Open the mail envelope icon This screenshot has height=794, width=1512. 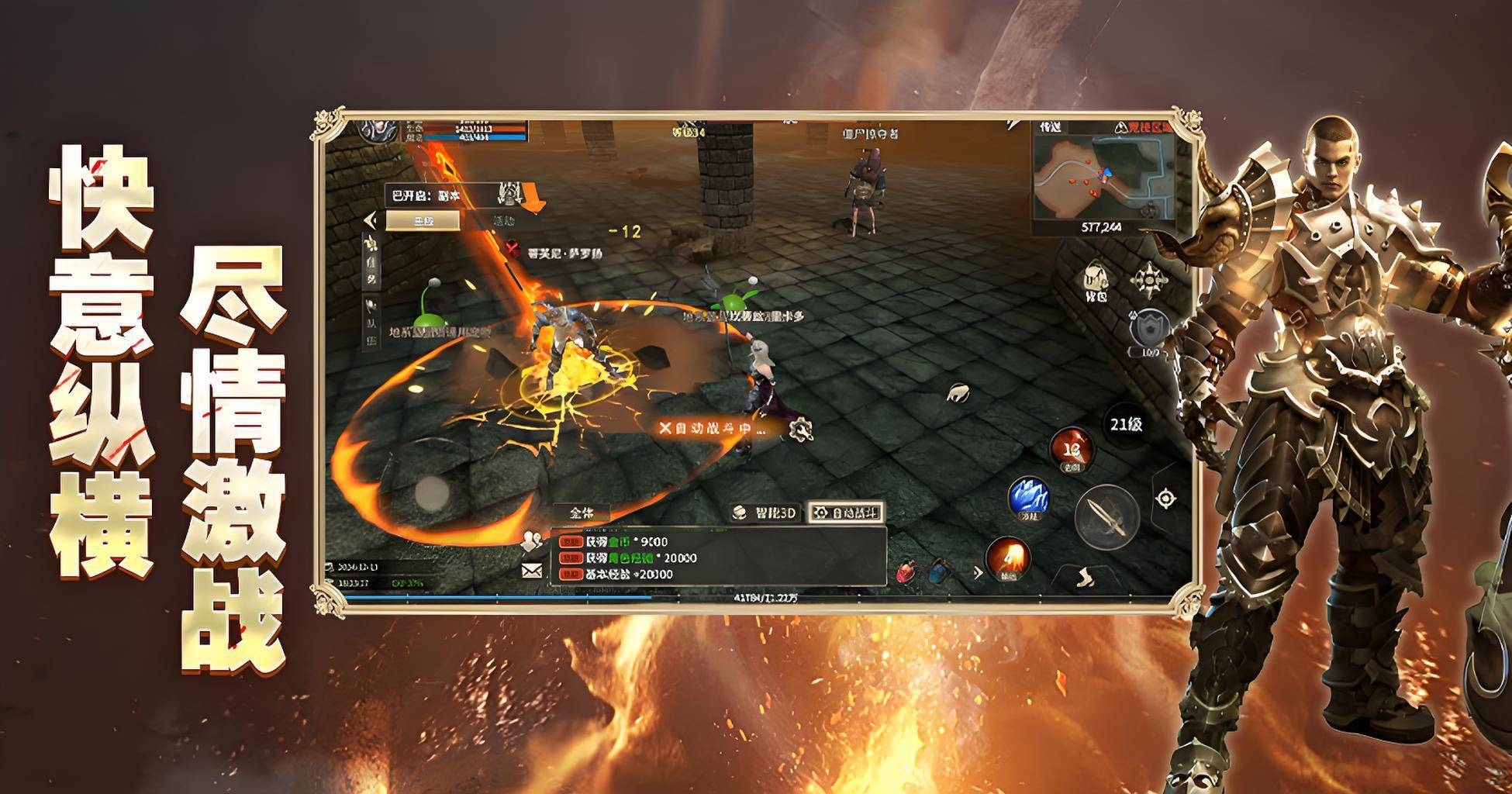coord(532,571)
